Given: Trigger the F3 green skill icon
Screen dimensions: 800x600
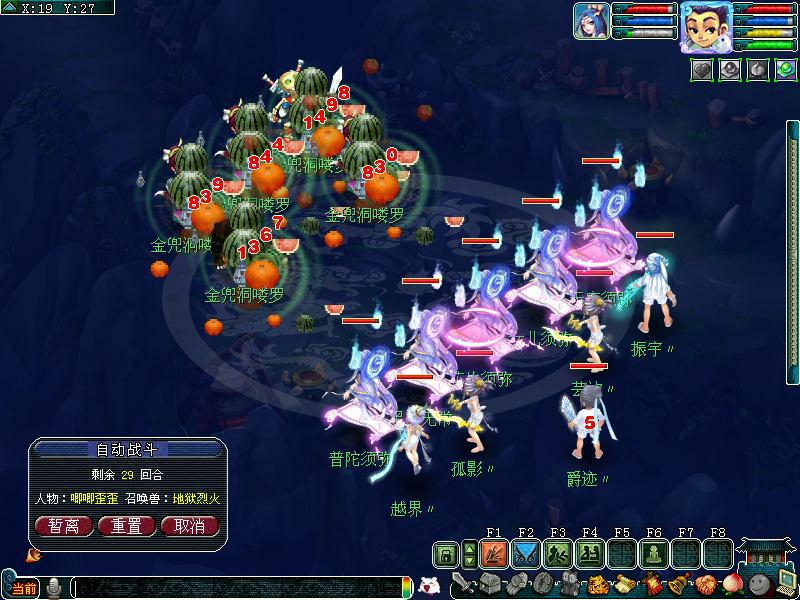Looking at the screenshot, I should coord(558,554).
